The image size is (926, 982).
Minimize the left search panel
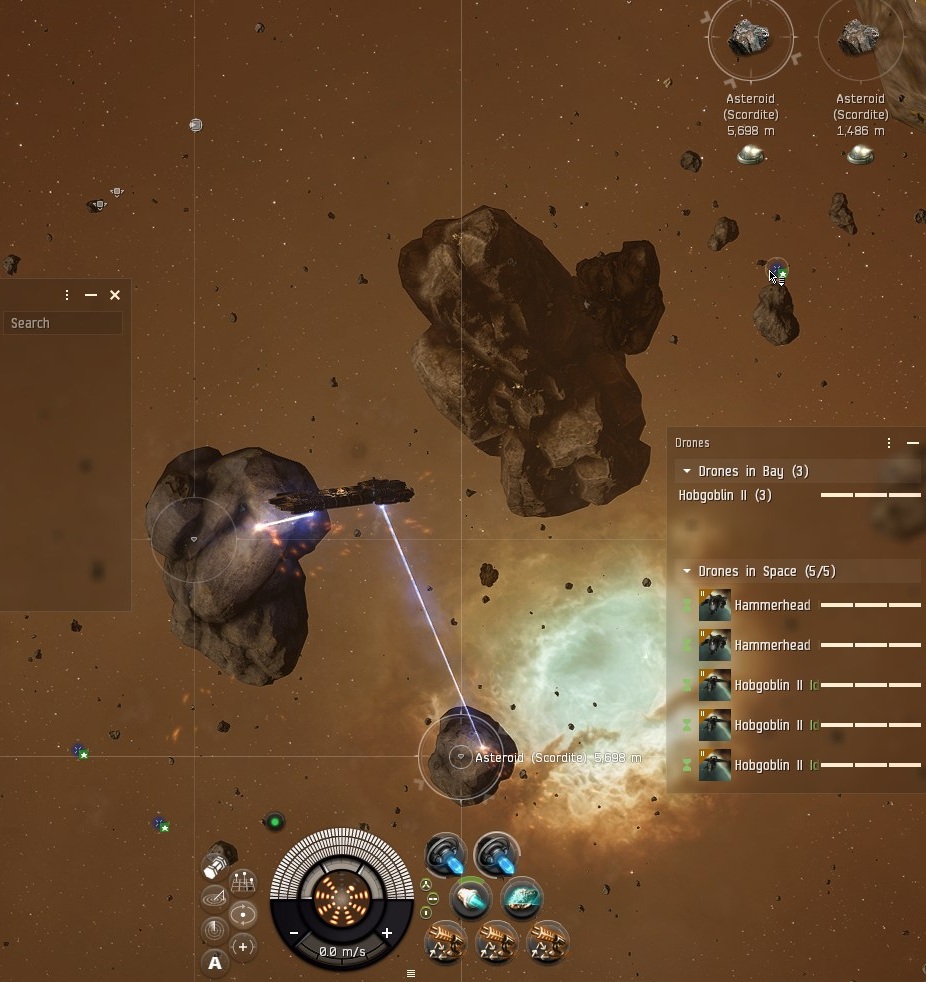pos(91,295)
